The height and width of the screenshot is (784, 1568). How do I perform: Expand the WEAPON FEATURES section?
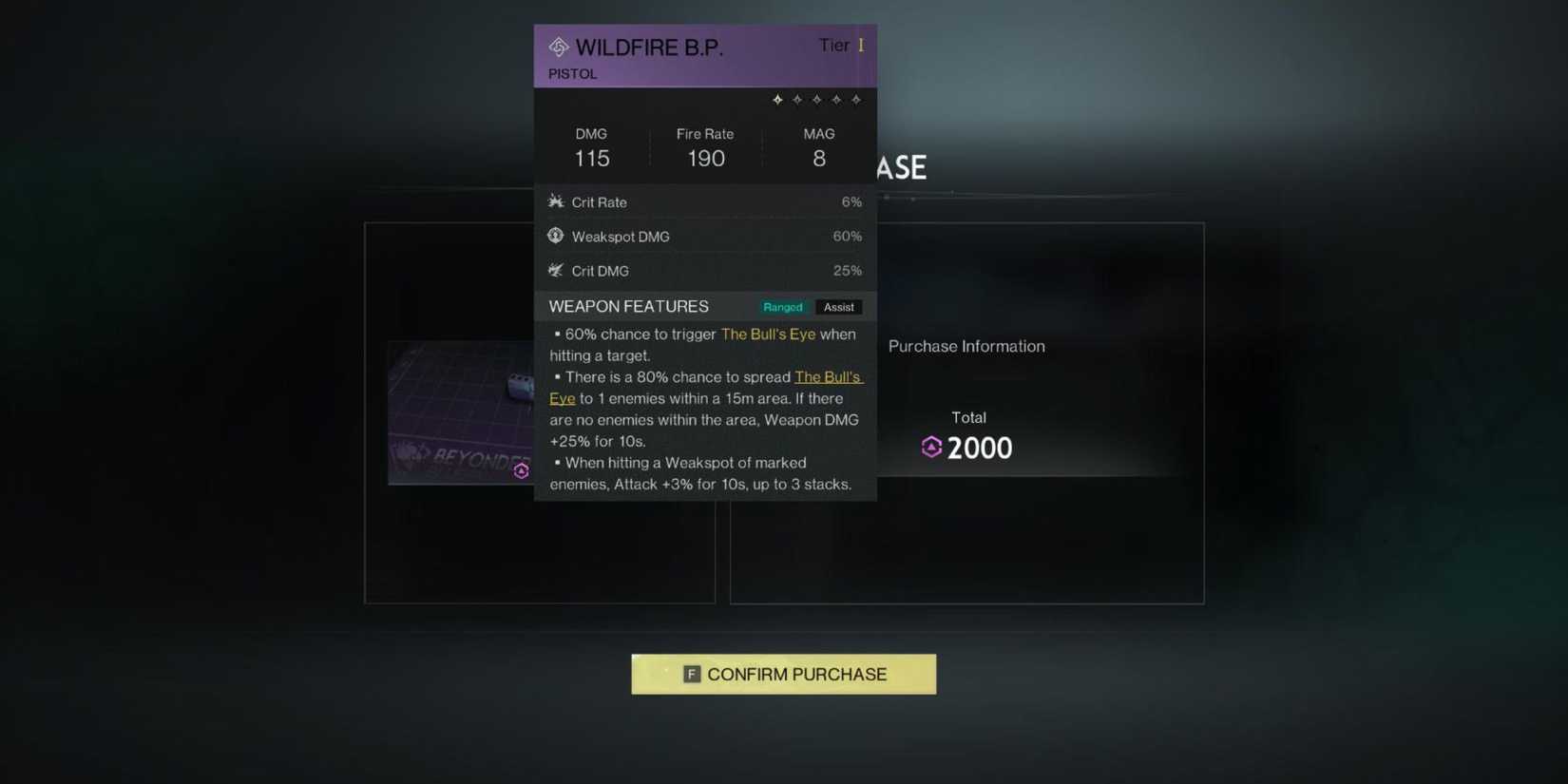coord(628,306)
